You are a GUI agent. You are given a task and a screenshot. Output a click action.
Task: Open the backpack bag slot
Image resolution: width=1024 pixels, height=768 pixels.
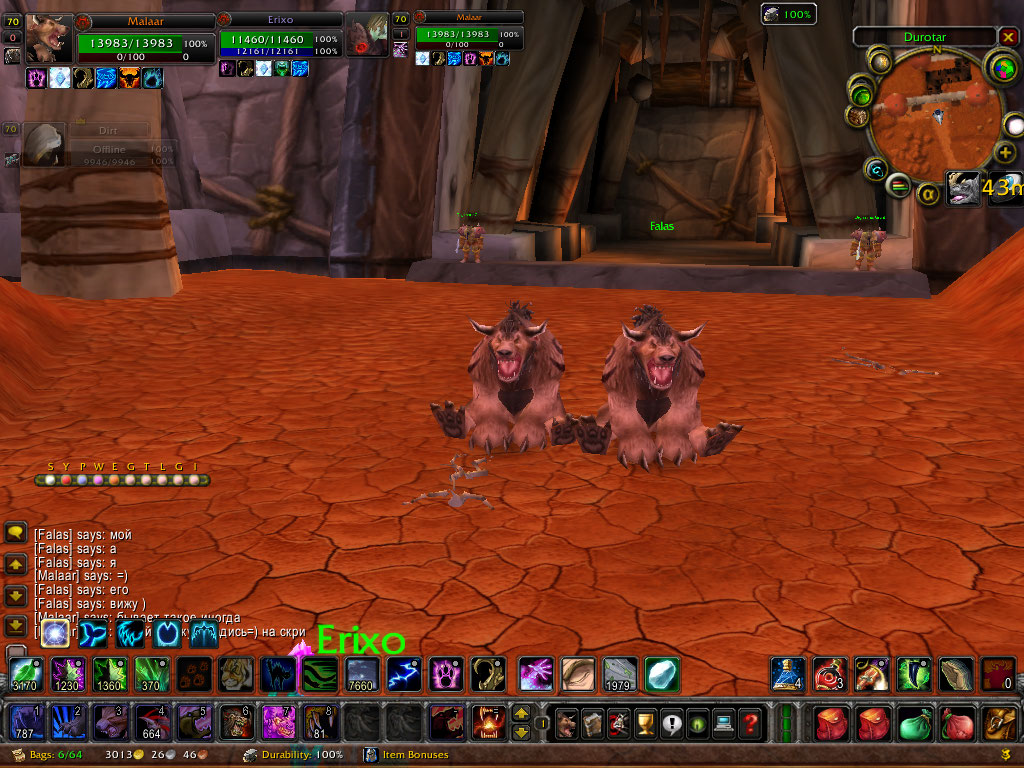[x=999, y=721]
